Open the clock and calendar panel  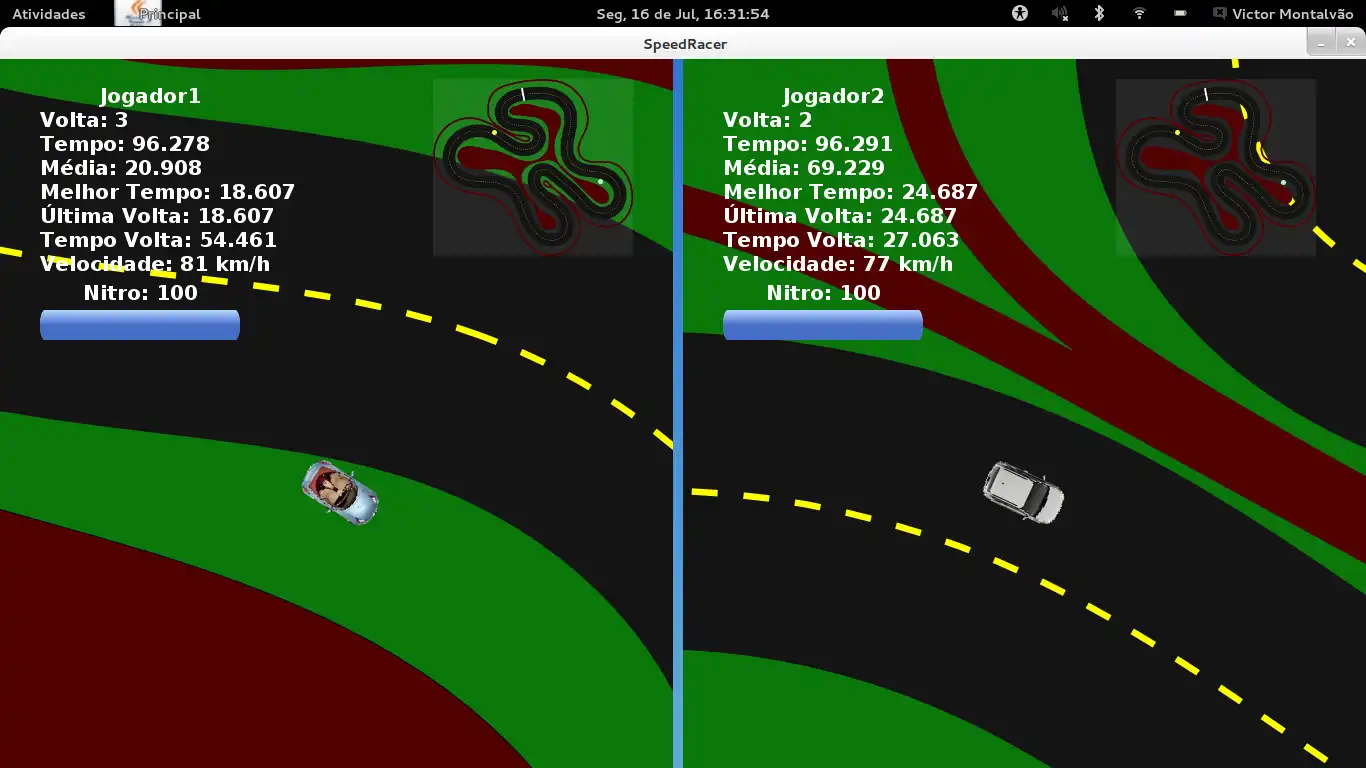click(x=682, y=14)
